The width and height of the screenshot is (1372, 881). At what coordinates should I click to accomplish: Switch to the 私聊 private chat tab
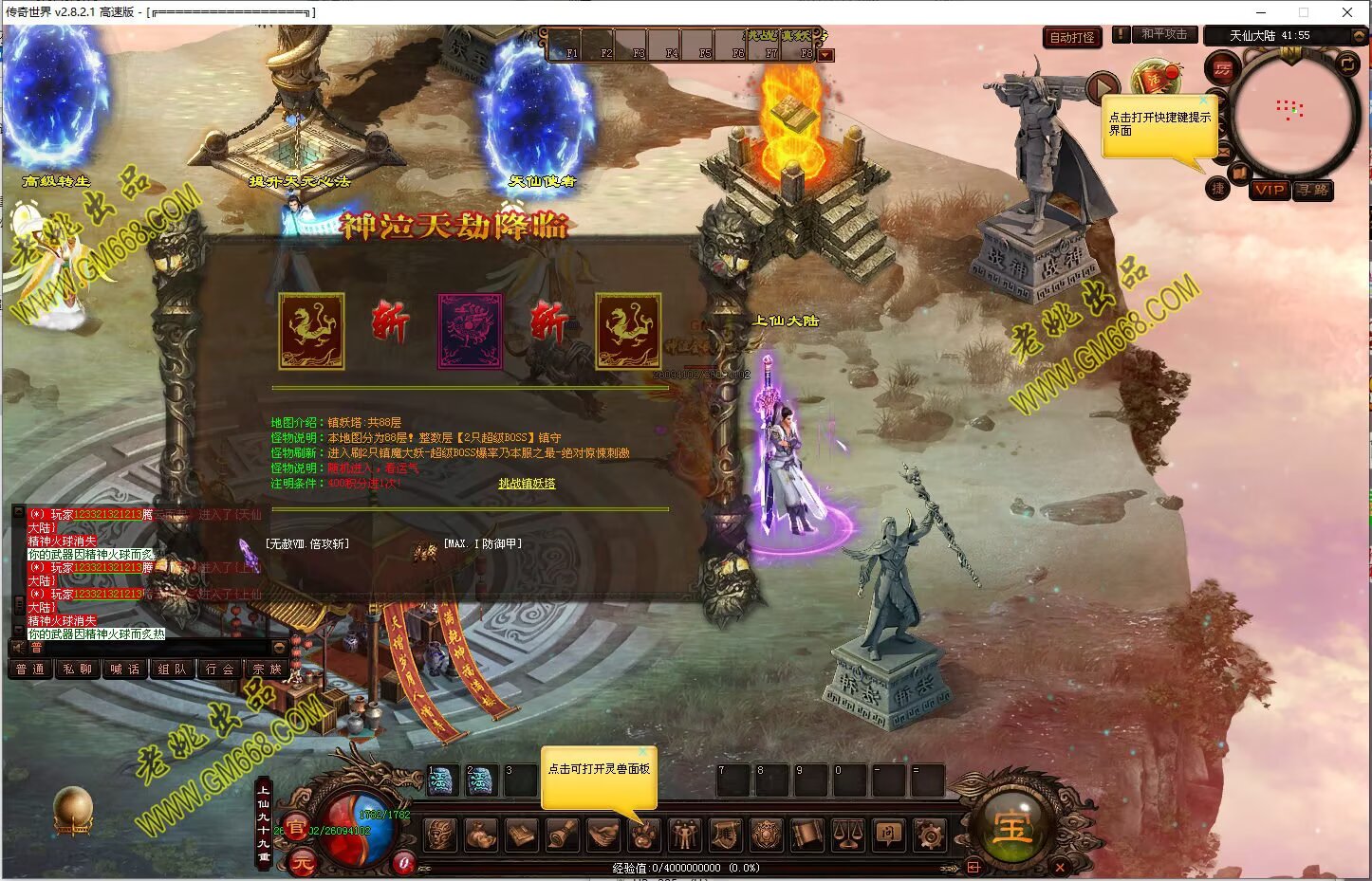77,670
